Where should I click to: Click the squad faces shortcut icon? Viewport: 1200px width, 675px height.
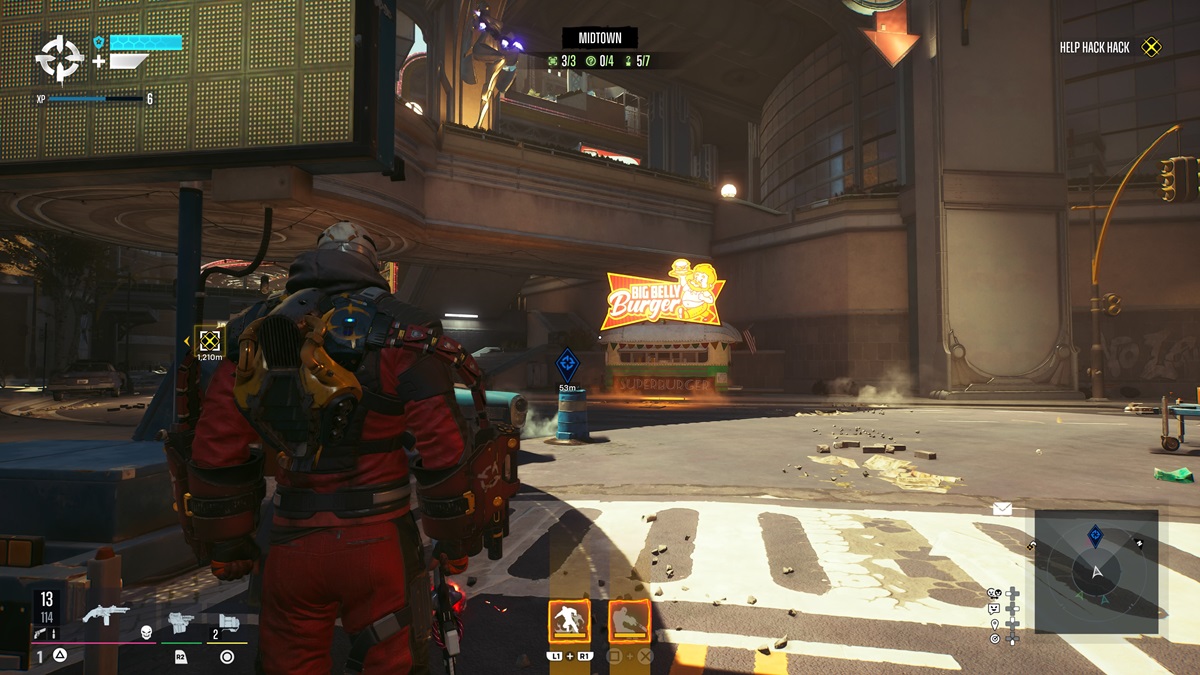[x=994, y=593]
